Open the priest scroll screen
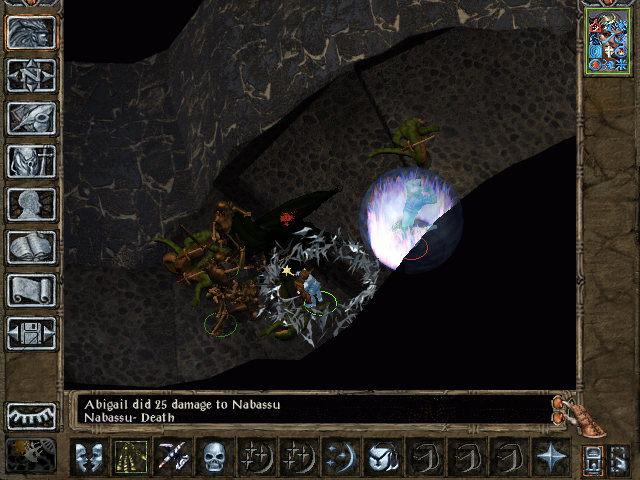Screen dimensions: 640x480 pyautogui.click(x=31, y=290)
